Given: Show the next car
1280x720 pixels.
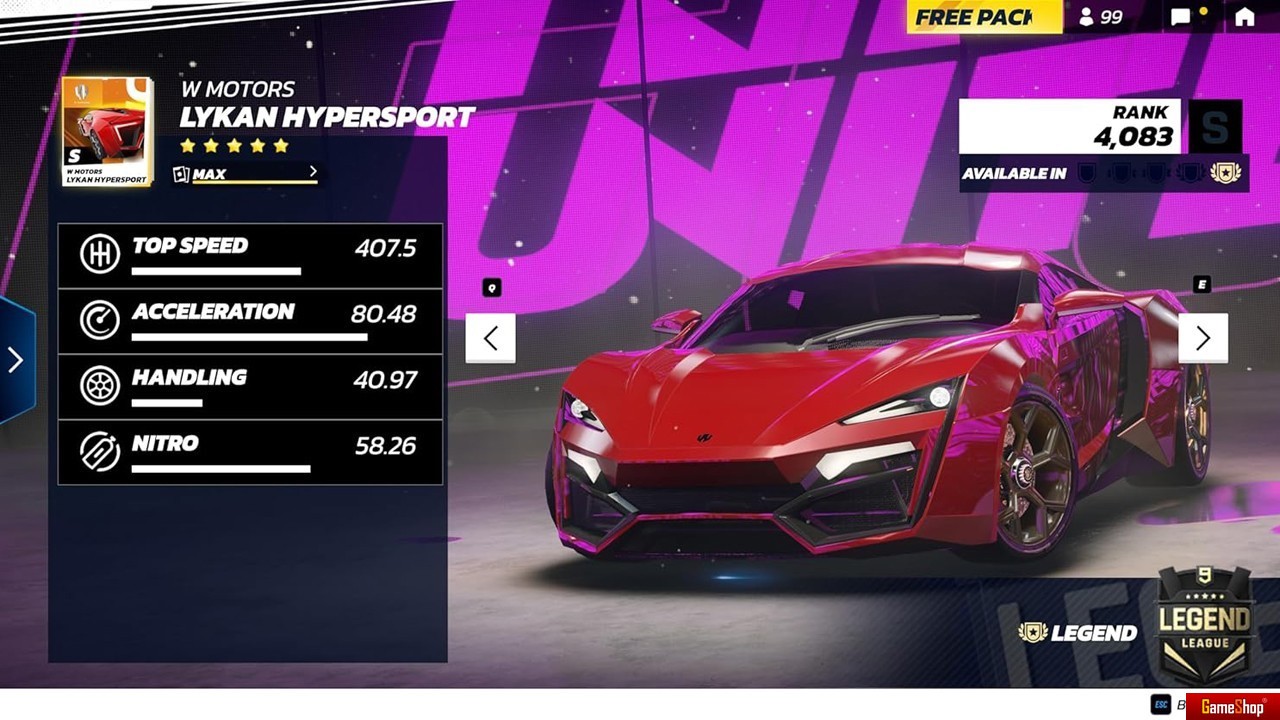Looking at the screenshot, I should click(x=1202, y=338).
